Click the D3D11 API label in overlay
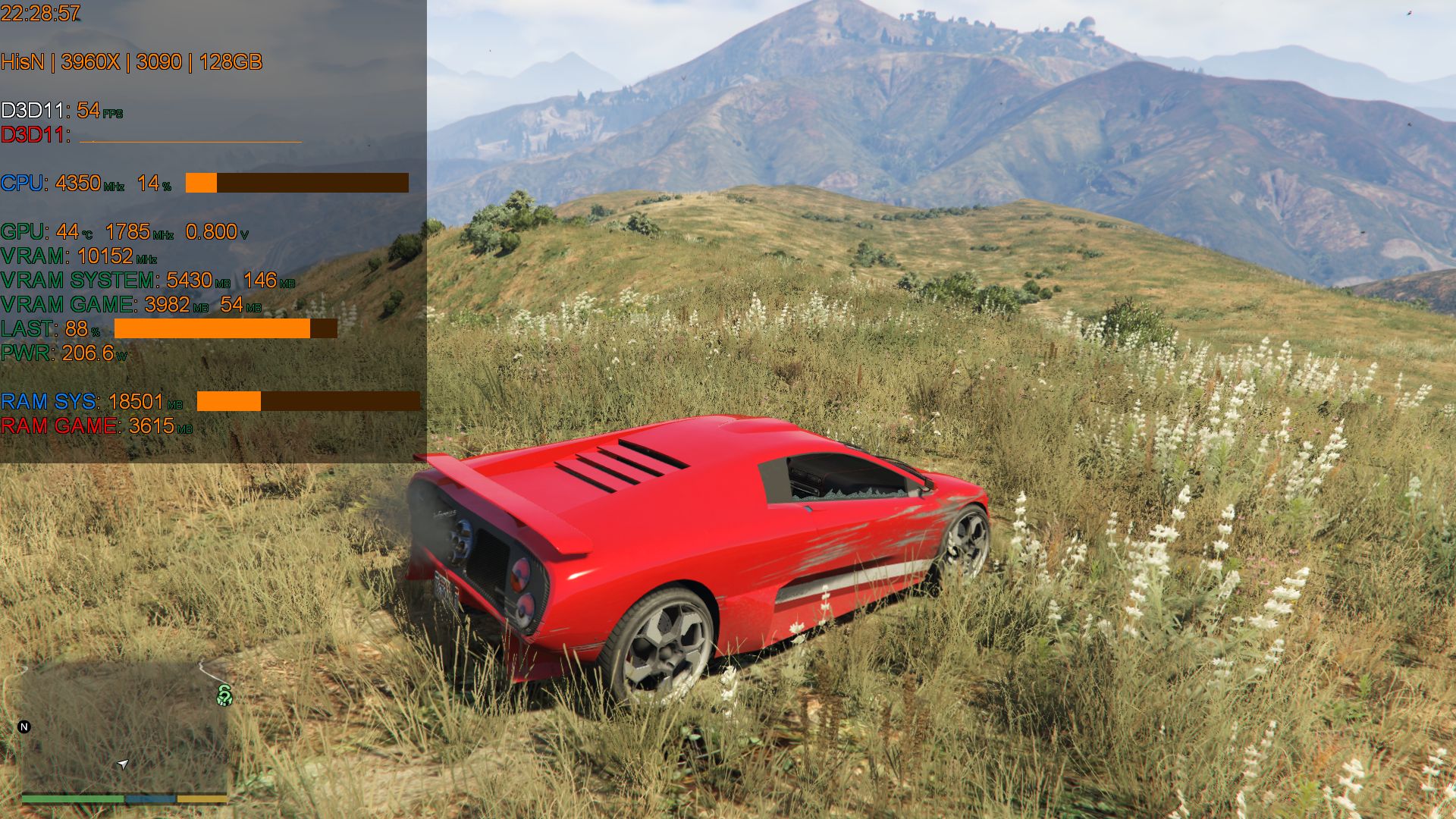This screenshot has height=819, width=1456. point(34,110)
